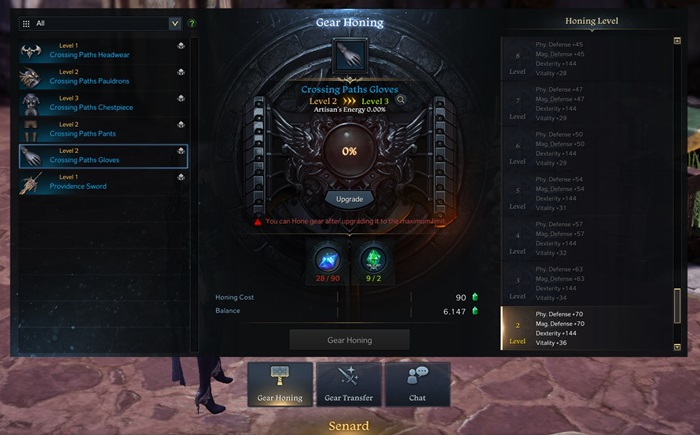This screenshot has width=700, height=435.
Task: Open the Chat option
Action: coord(416,384)
